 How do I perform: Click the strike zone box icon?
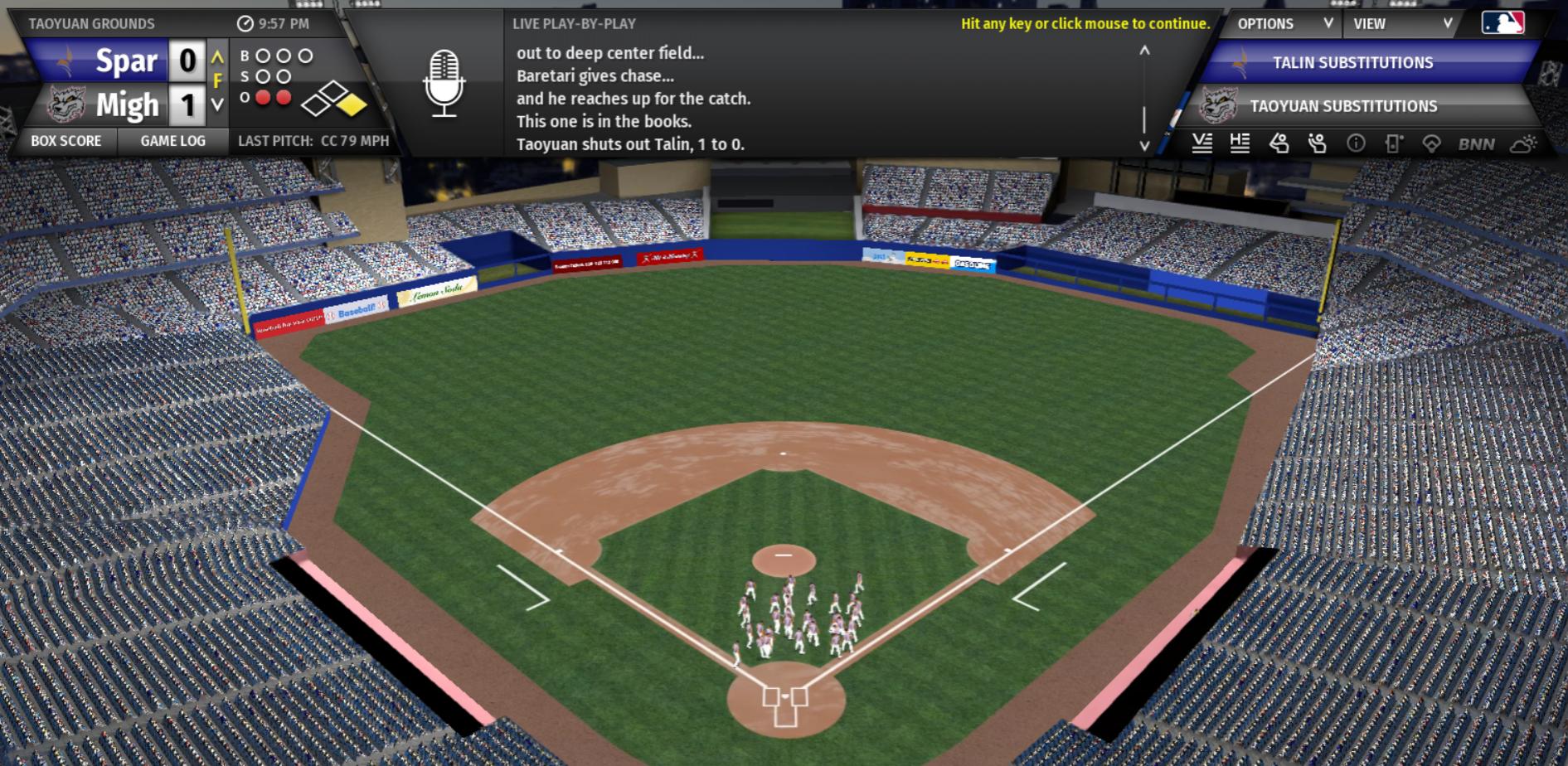1394,144
